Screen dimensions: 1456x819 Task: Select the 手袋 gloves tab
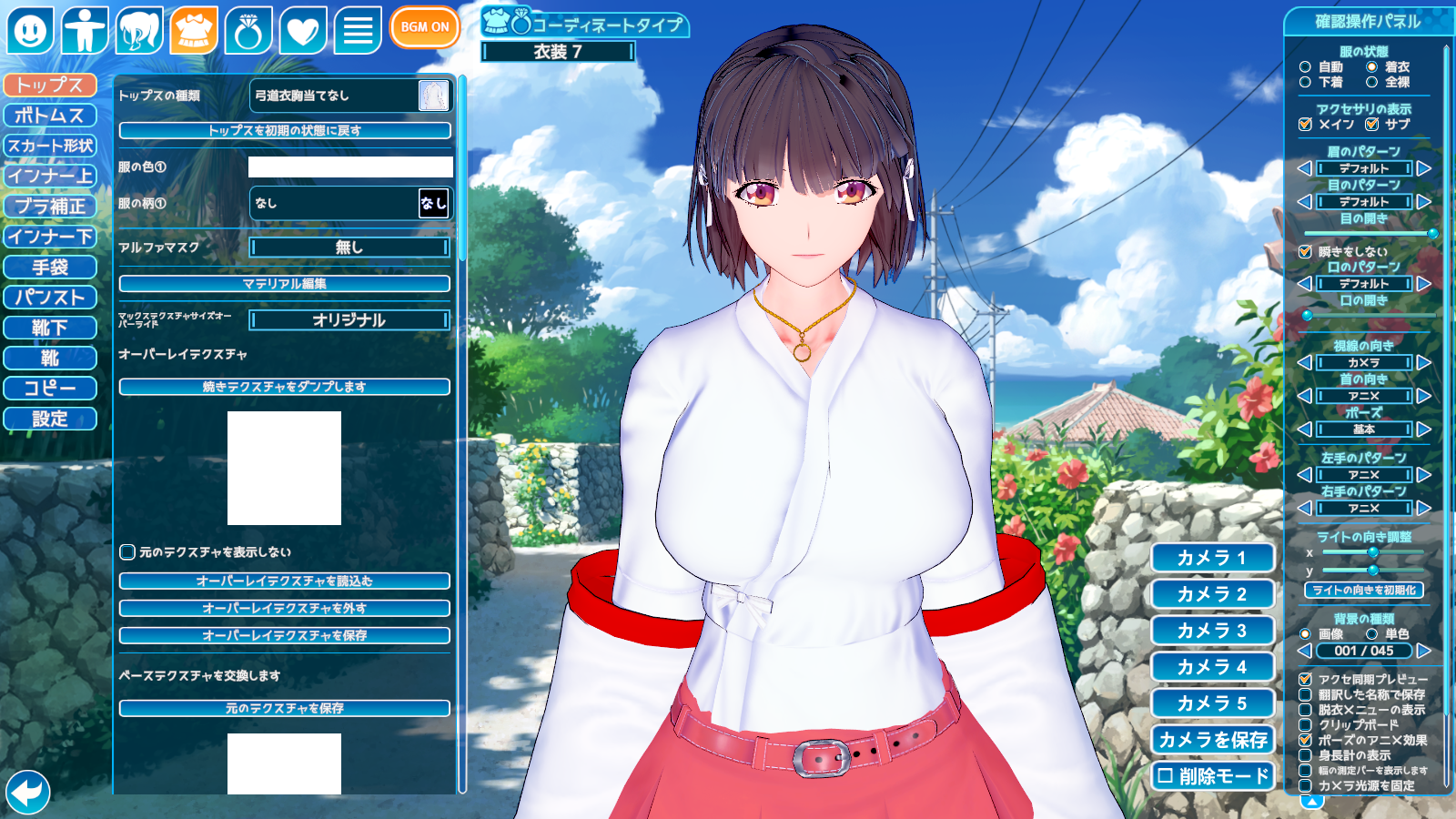coord(50,268)
